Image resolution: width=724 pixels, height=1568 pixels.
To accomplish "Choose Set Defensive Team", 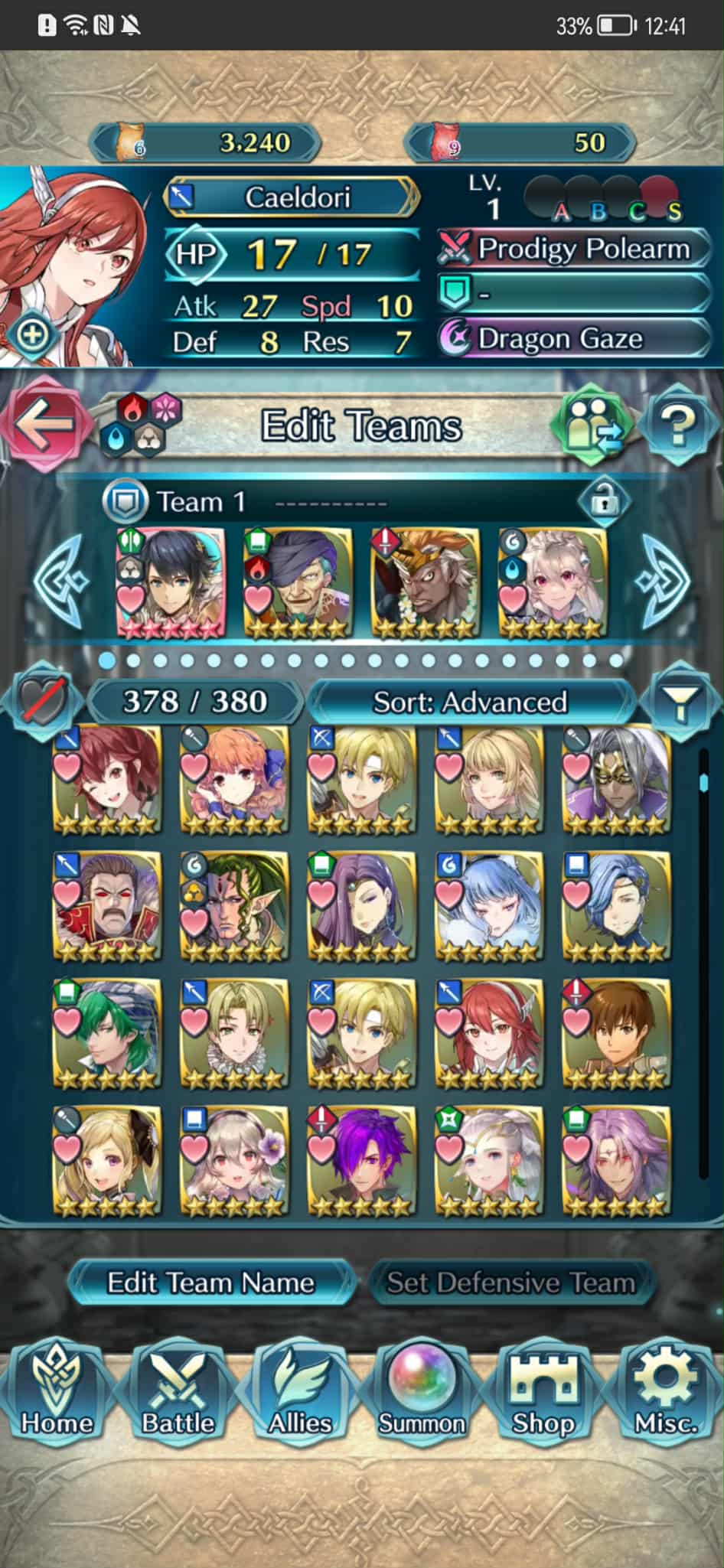I will 510,1282.
